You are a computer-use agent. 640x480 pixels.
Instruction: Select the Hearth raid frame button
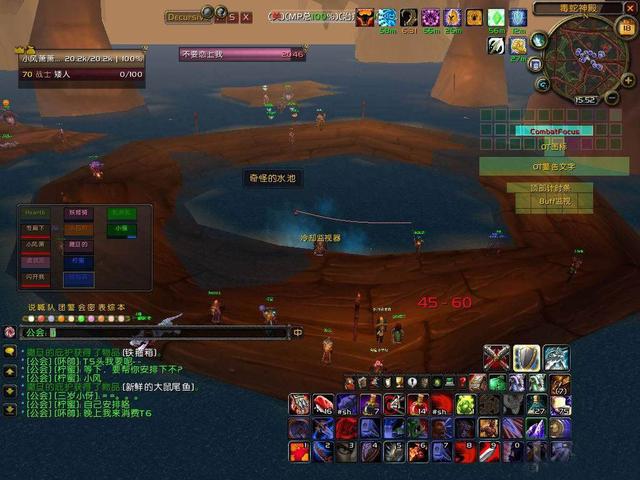coord(36,213)
